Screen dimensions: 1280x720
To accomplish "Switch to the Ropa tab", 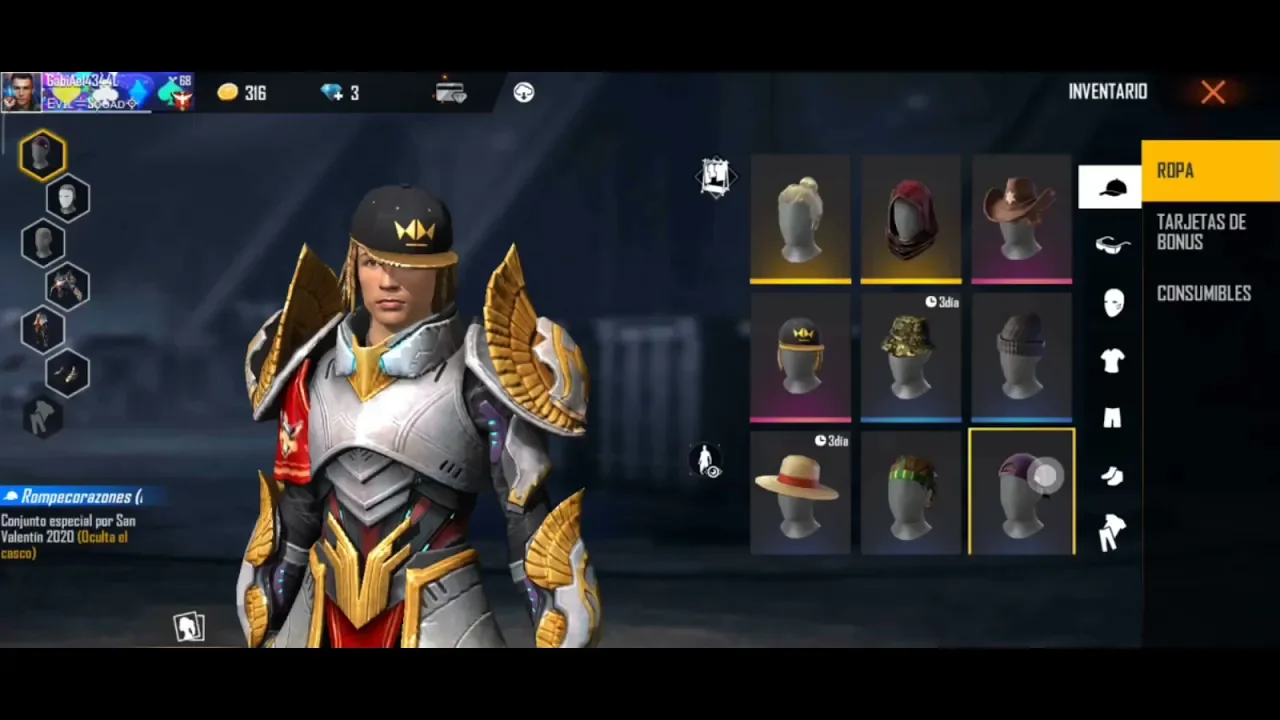I will pos(1210,171).
